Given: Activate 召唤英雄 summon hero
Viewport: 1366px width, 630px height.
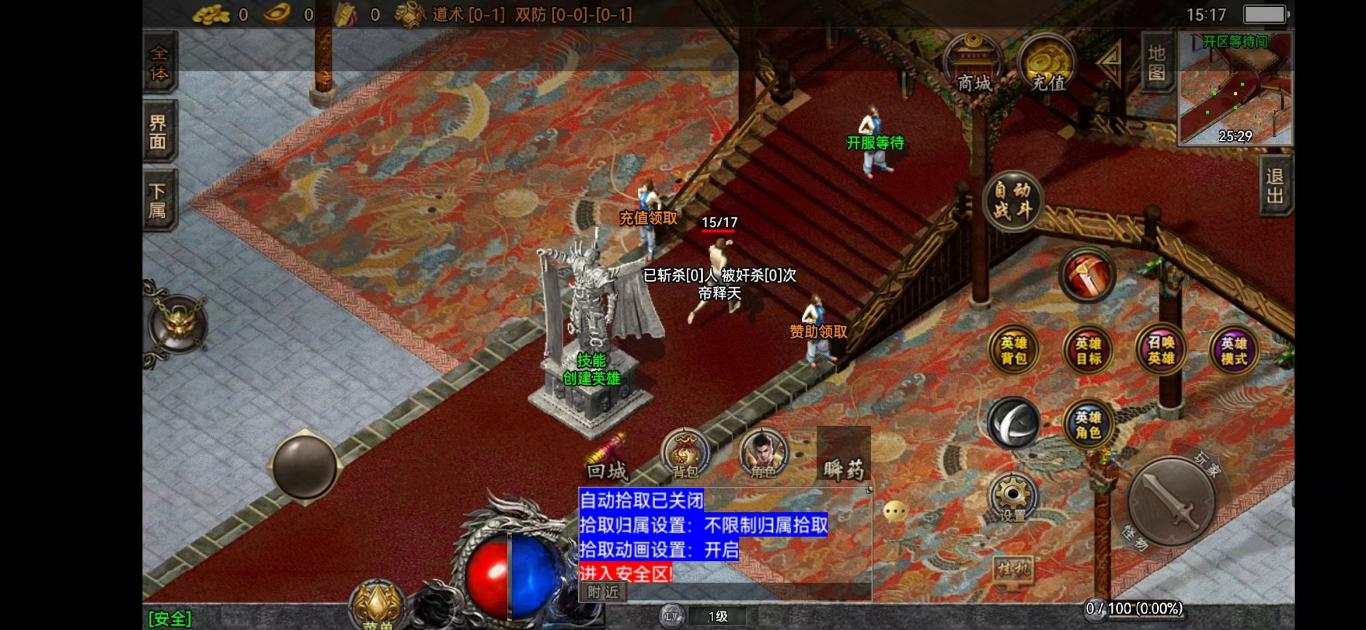Looking at the screenshot, I should pyautogui.click(x=1160, y=349).
